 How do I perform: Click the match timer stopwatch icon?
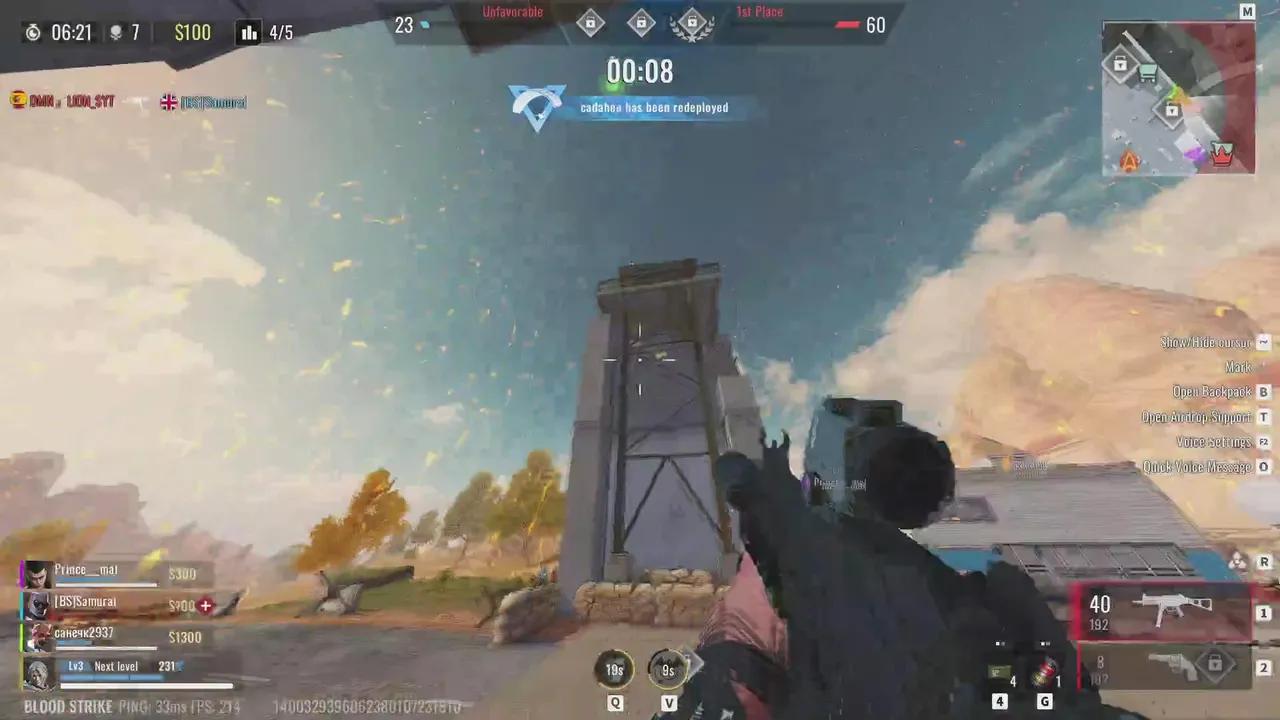[33, 32]
